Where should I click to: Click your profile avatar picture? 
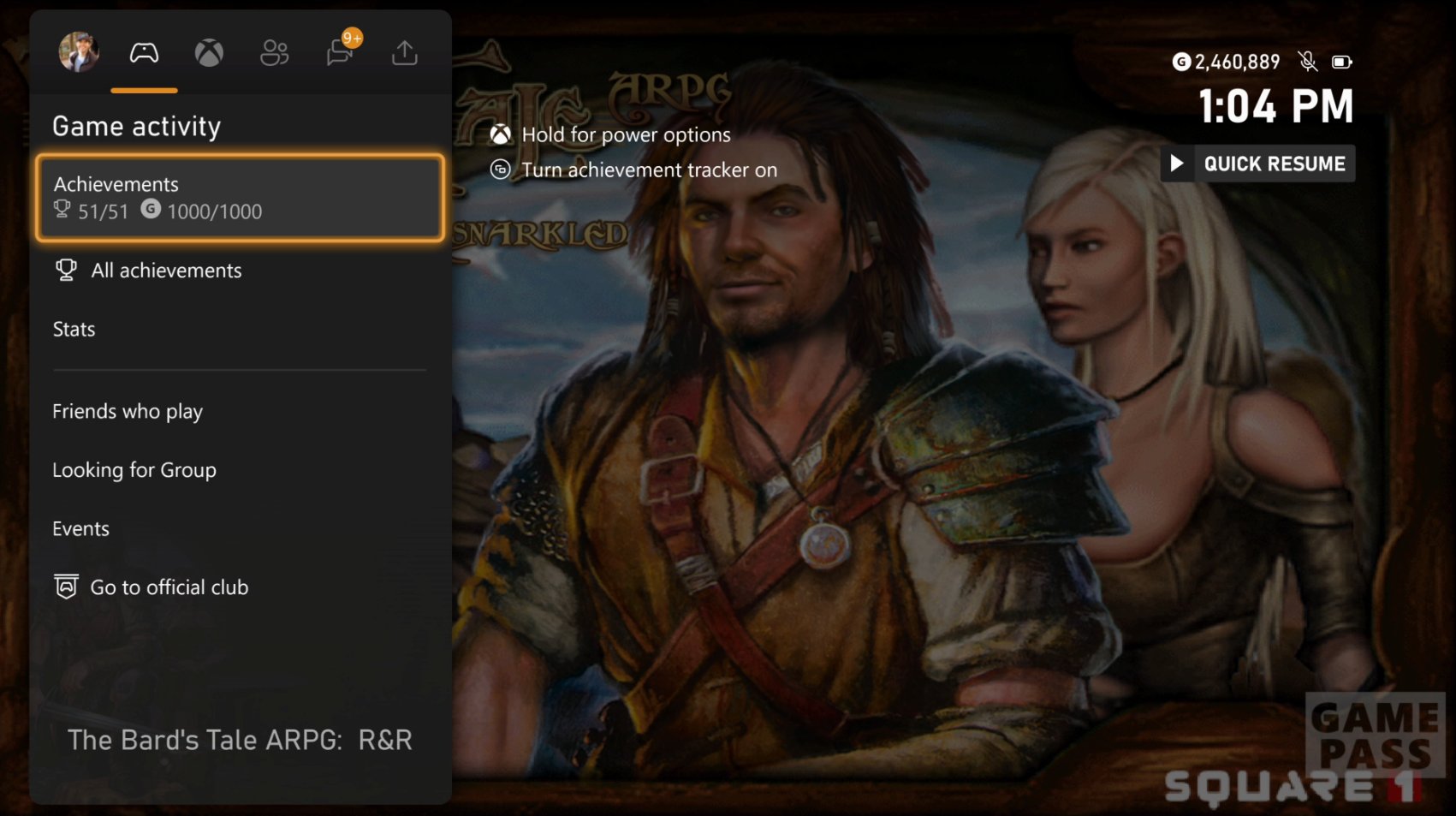(x=77, y=52)
